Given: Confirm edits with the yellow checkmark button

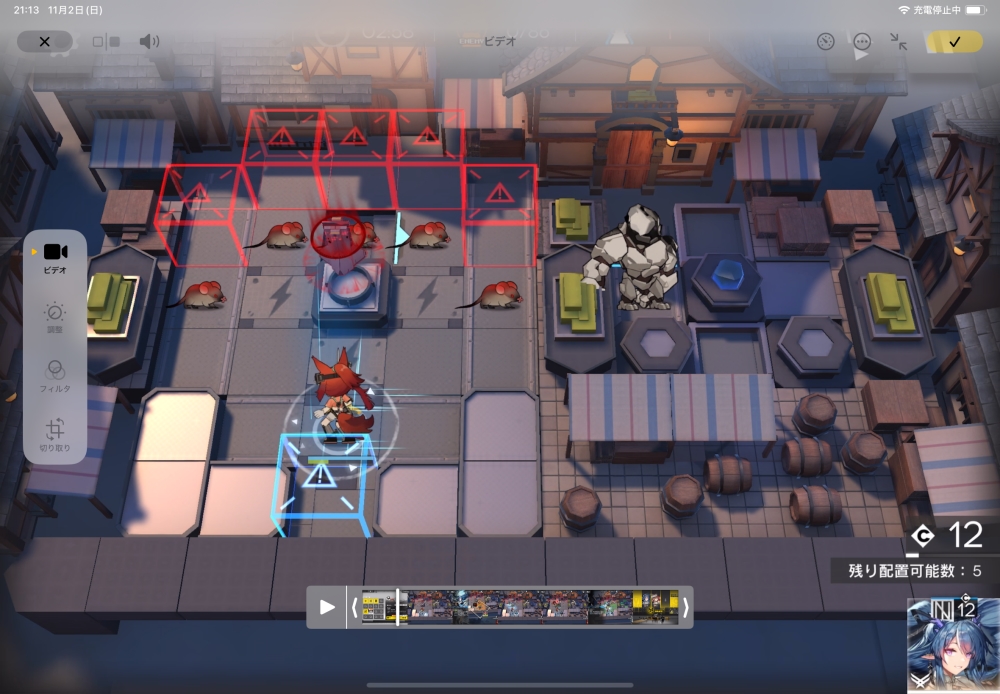Looking at the screenshot, I should [x=954, y=42].
